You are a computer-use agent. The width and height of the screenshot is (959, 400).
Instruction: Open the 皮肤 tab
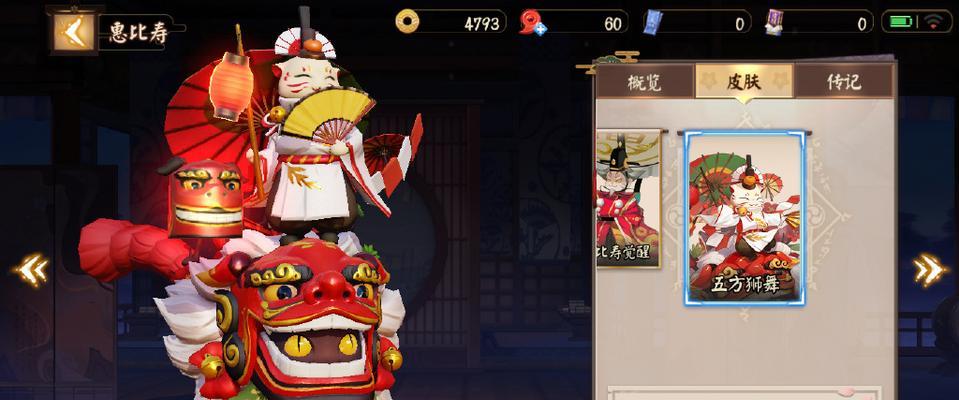pos(743,81)
